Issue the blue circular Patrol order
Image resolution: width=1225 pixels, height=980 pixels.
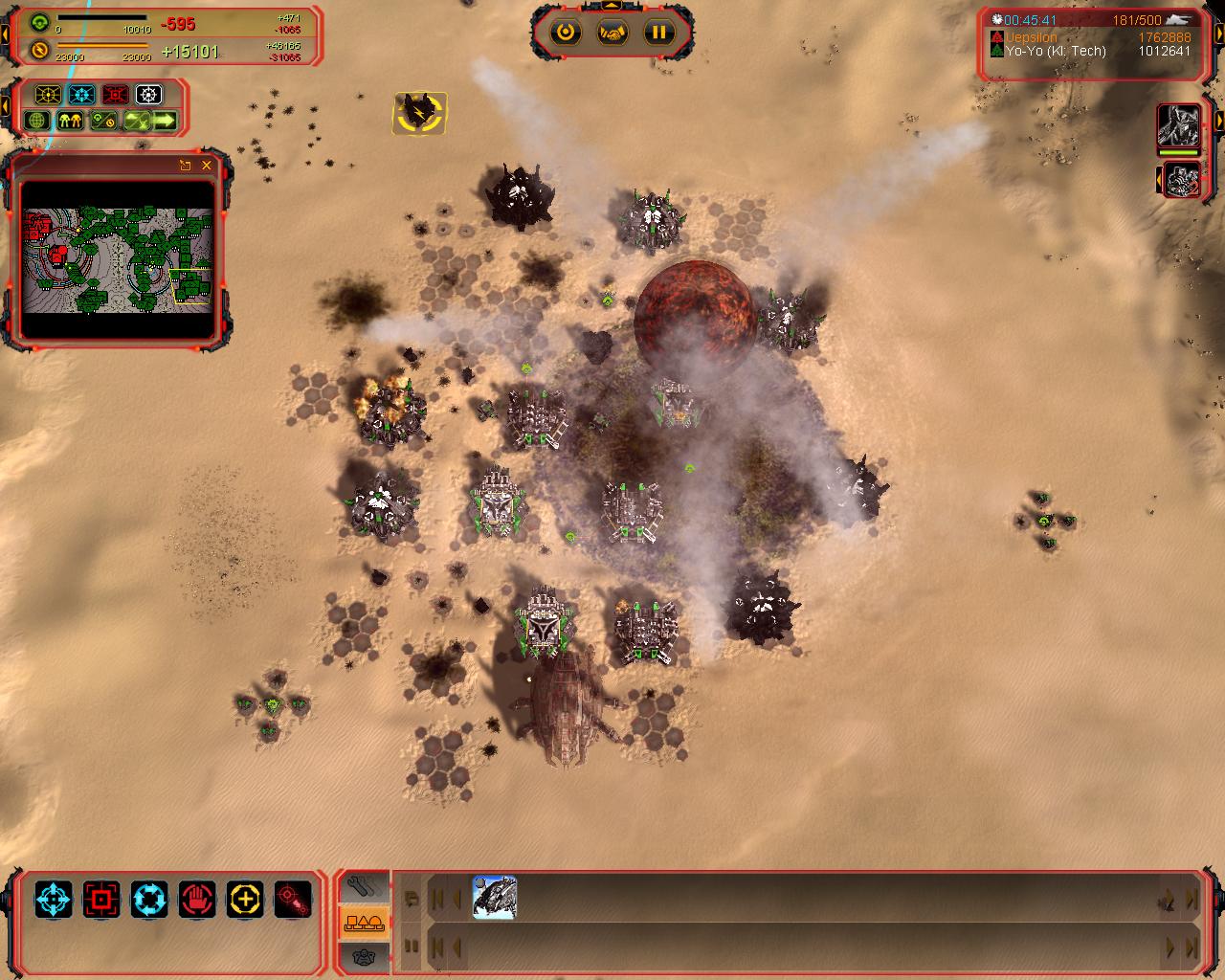pyautogui.click(x=149, y=900)
